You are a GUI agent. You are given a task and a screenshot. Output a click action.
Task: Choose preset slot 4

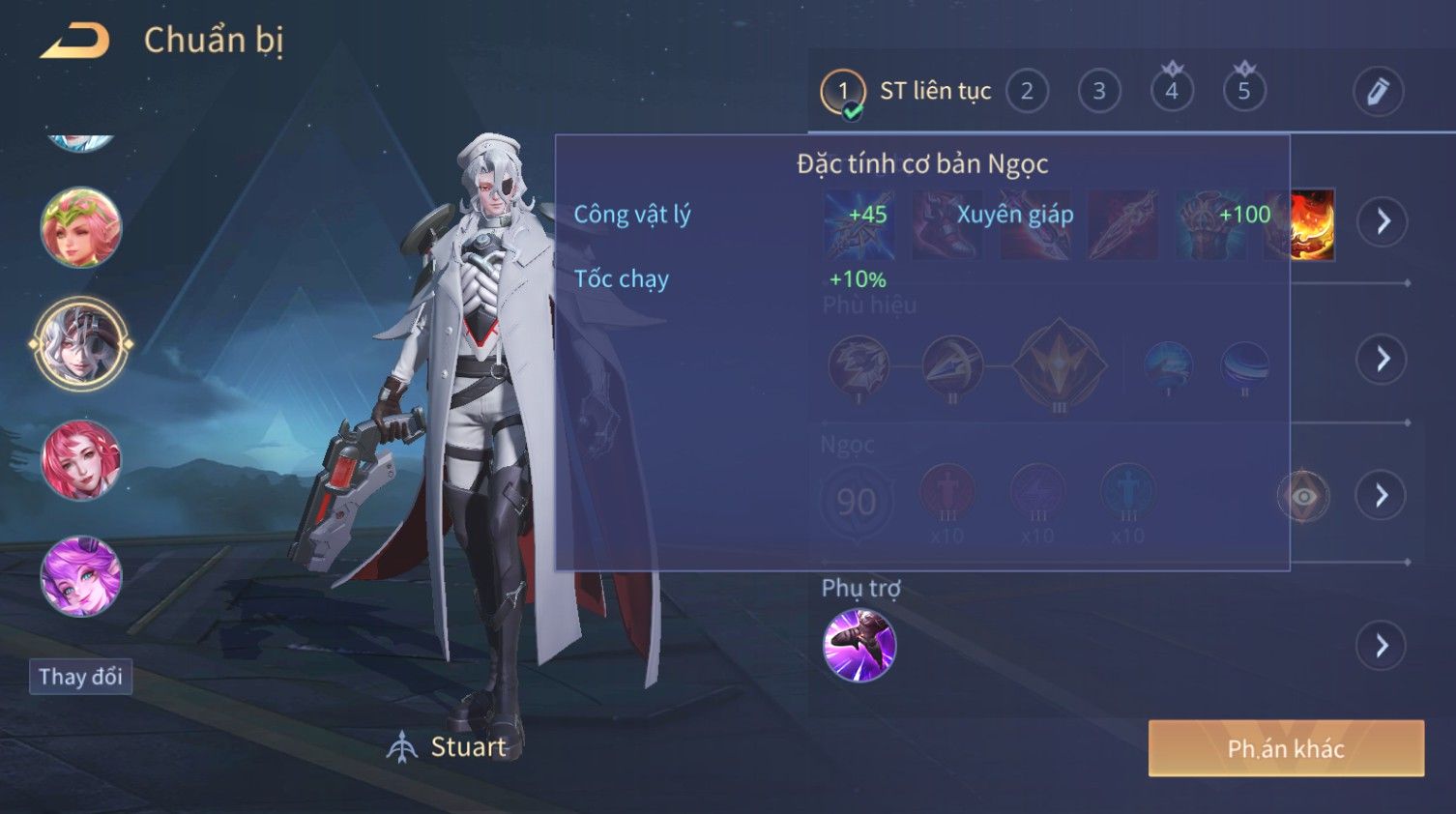coord(1172,91)
